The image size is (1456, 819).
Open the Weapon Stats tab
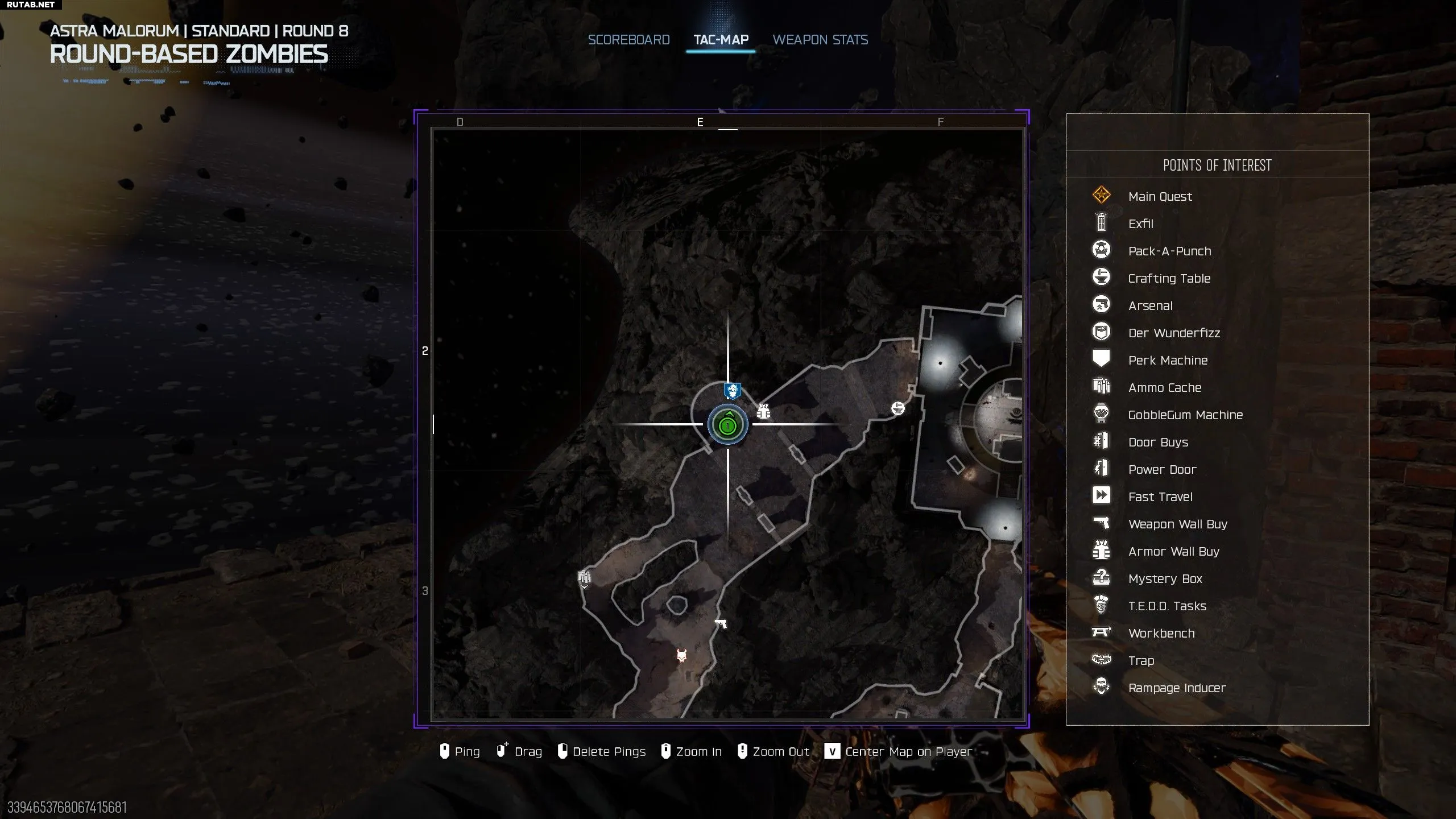coord(820,40)
